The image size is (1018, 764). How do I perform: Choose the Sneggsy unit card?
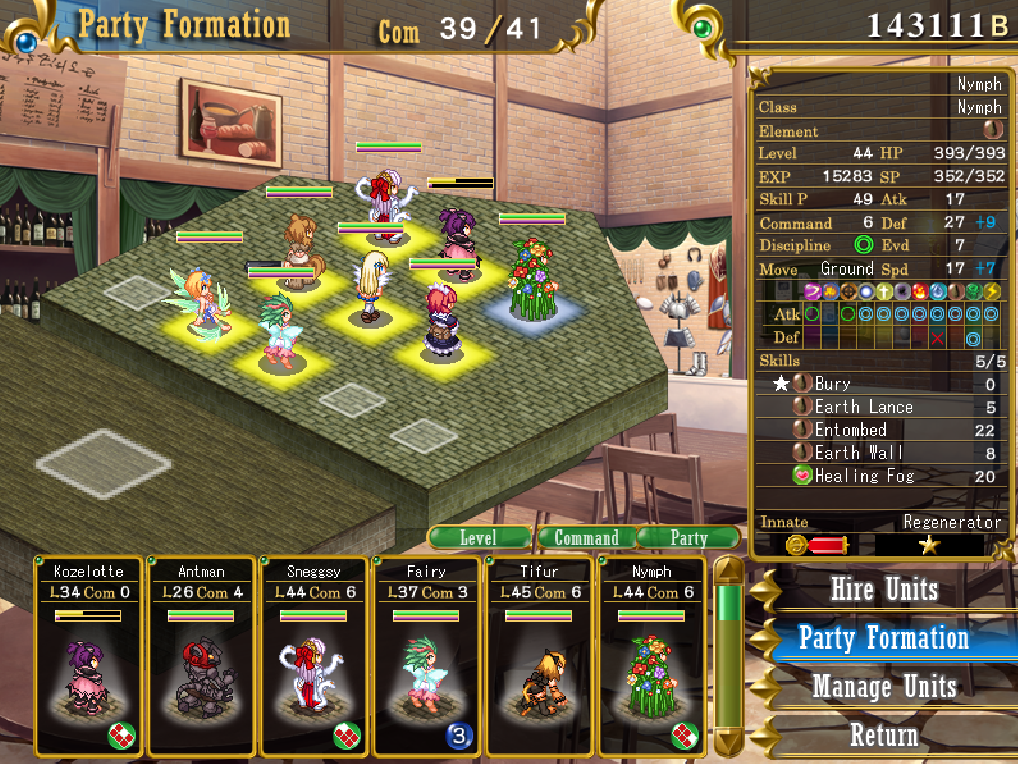tap(315, 656)
